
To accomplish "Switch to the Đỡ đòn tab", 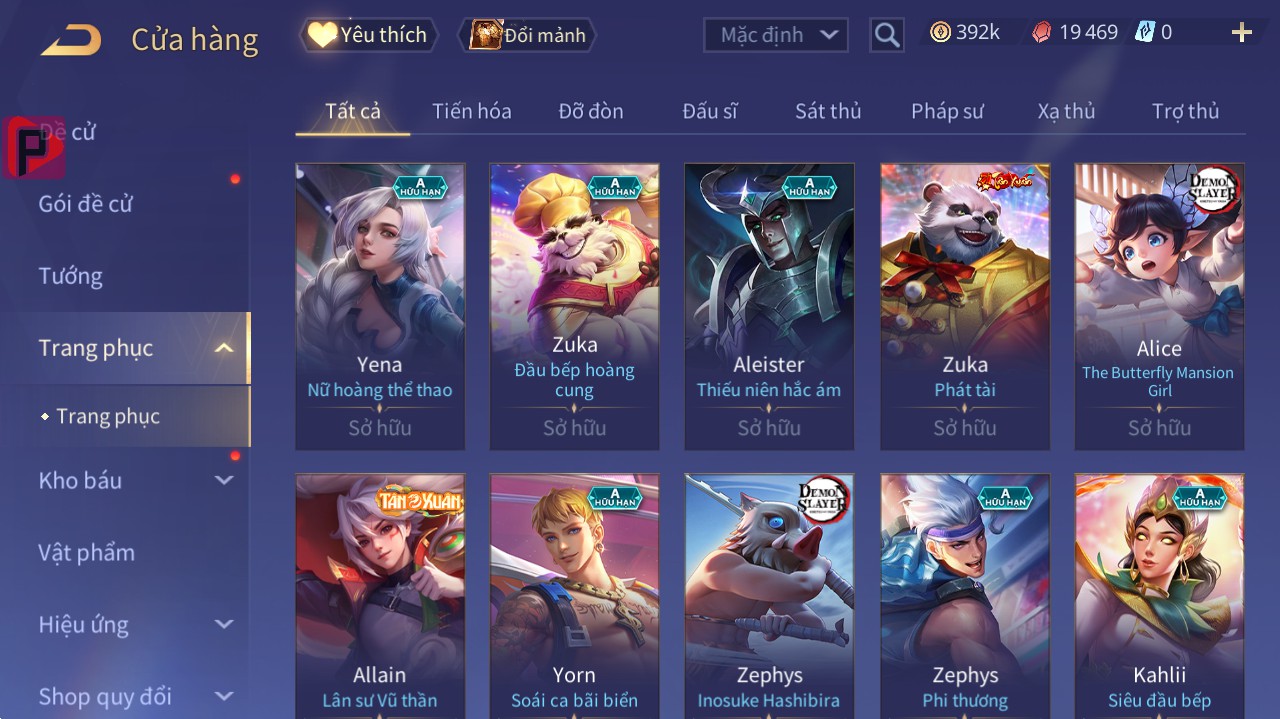I will coord(590,111).
